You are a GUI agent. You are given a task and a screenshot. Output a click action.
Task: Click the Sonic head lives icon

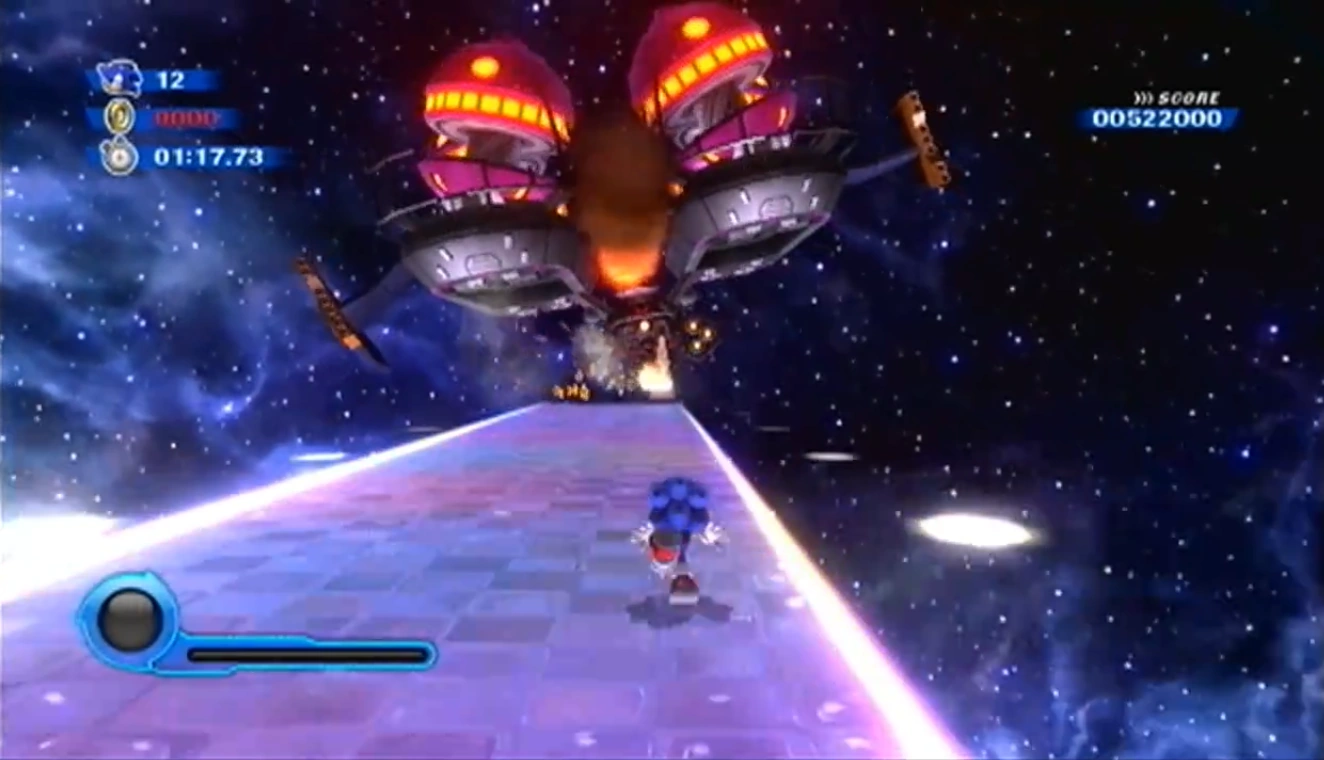coord(121,79)
